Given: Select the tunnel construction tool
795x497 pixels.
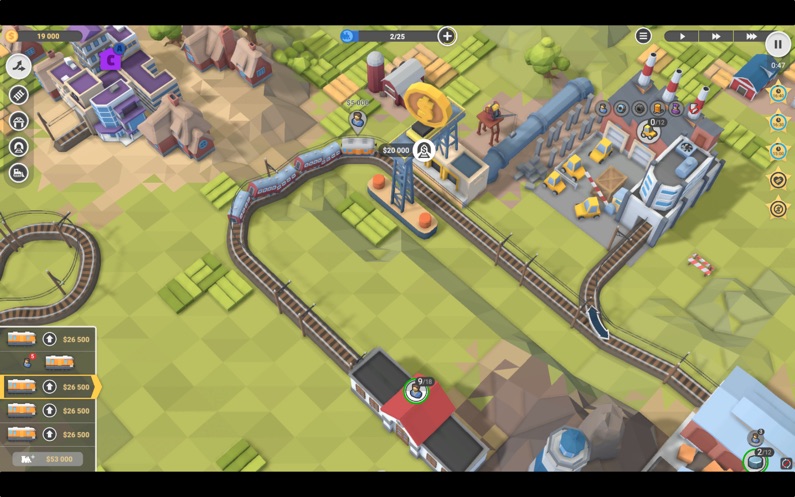Looking at the screenshot, I should pyautogui.click(x=18, y=147).
